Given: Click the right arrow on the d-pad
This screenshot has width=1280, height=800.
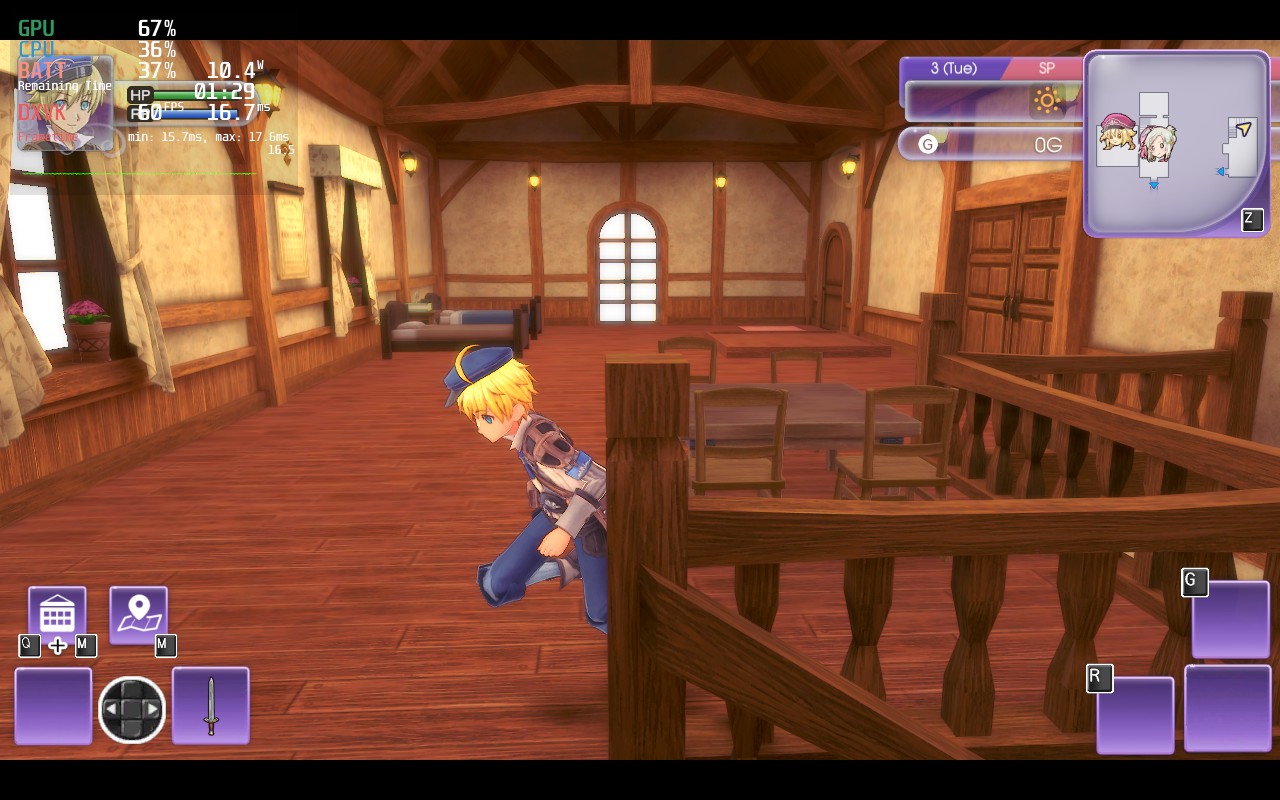Looking at the screenshot, I should 152,710.
